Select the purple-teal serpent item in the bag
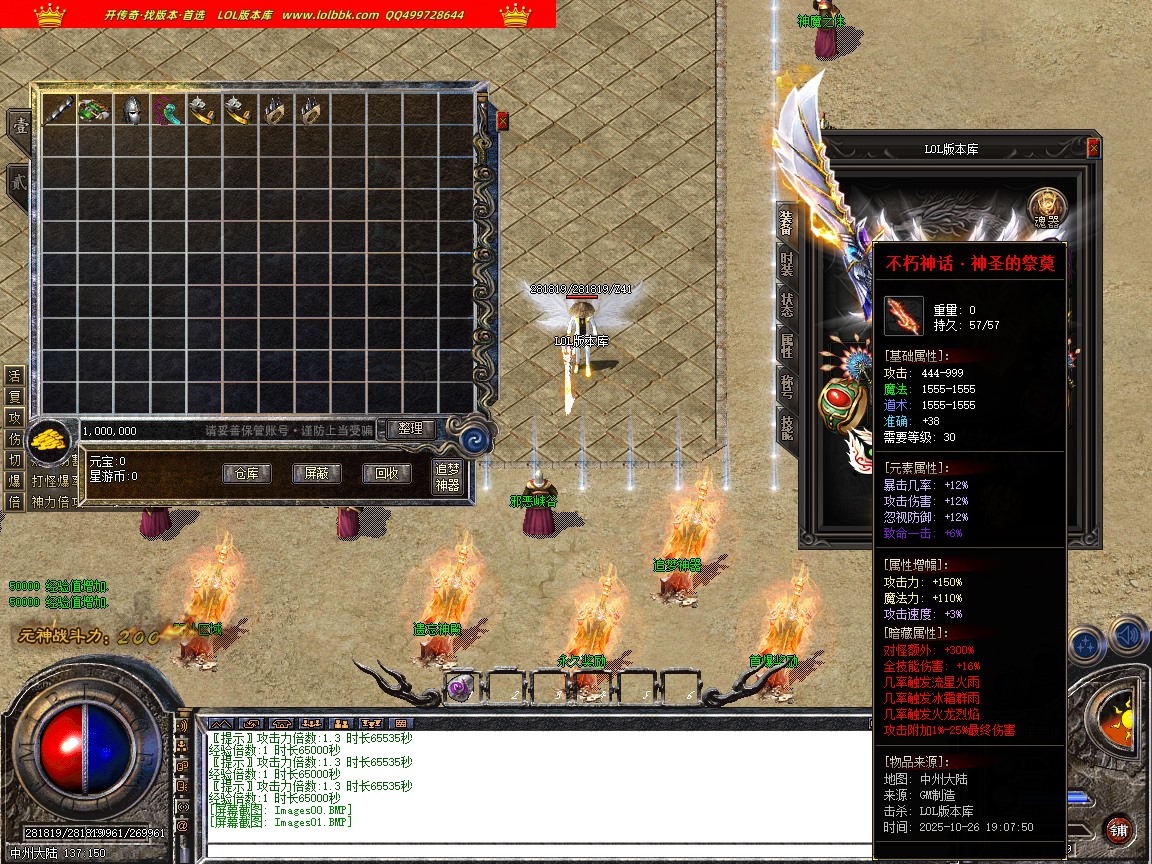Image resolution: width=1152 pixels, height=864 pixels. click(168, 111)
